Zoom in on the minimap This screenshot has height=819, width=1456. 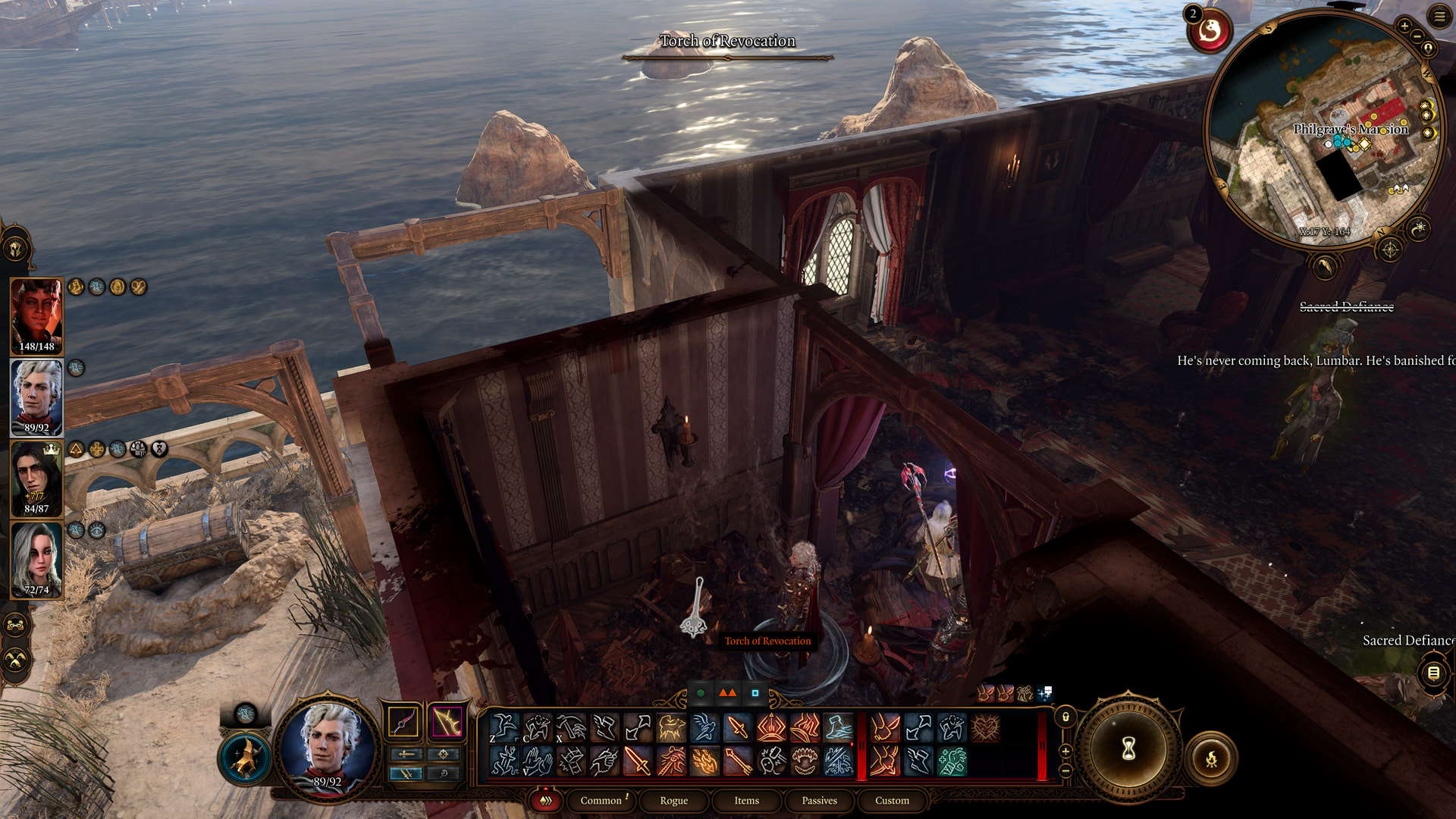point(1404,26)
